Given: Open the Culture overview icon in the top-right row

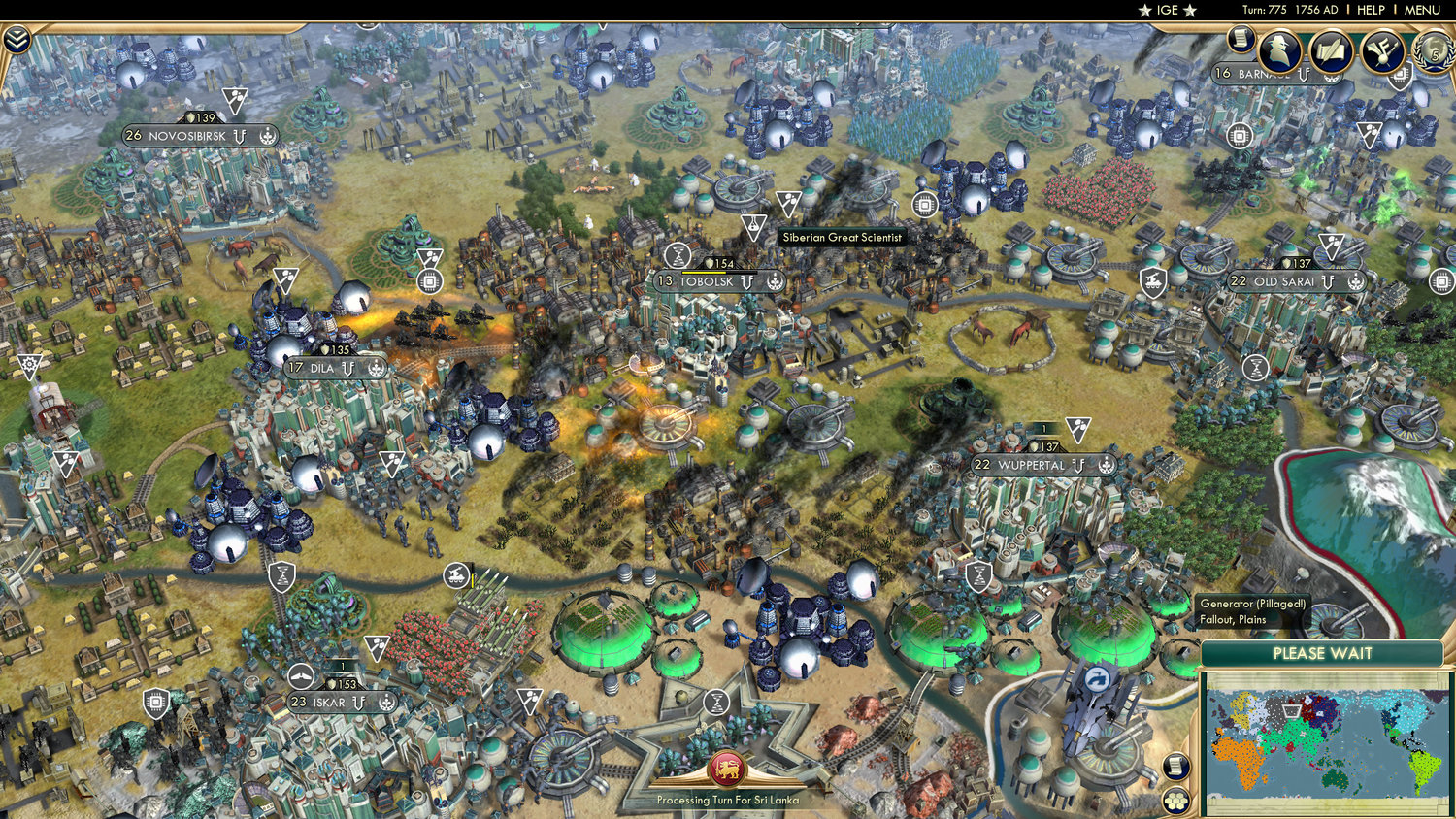Looking at the screenshot, I should click(x=1382, y=51).
